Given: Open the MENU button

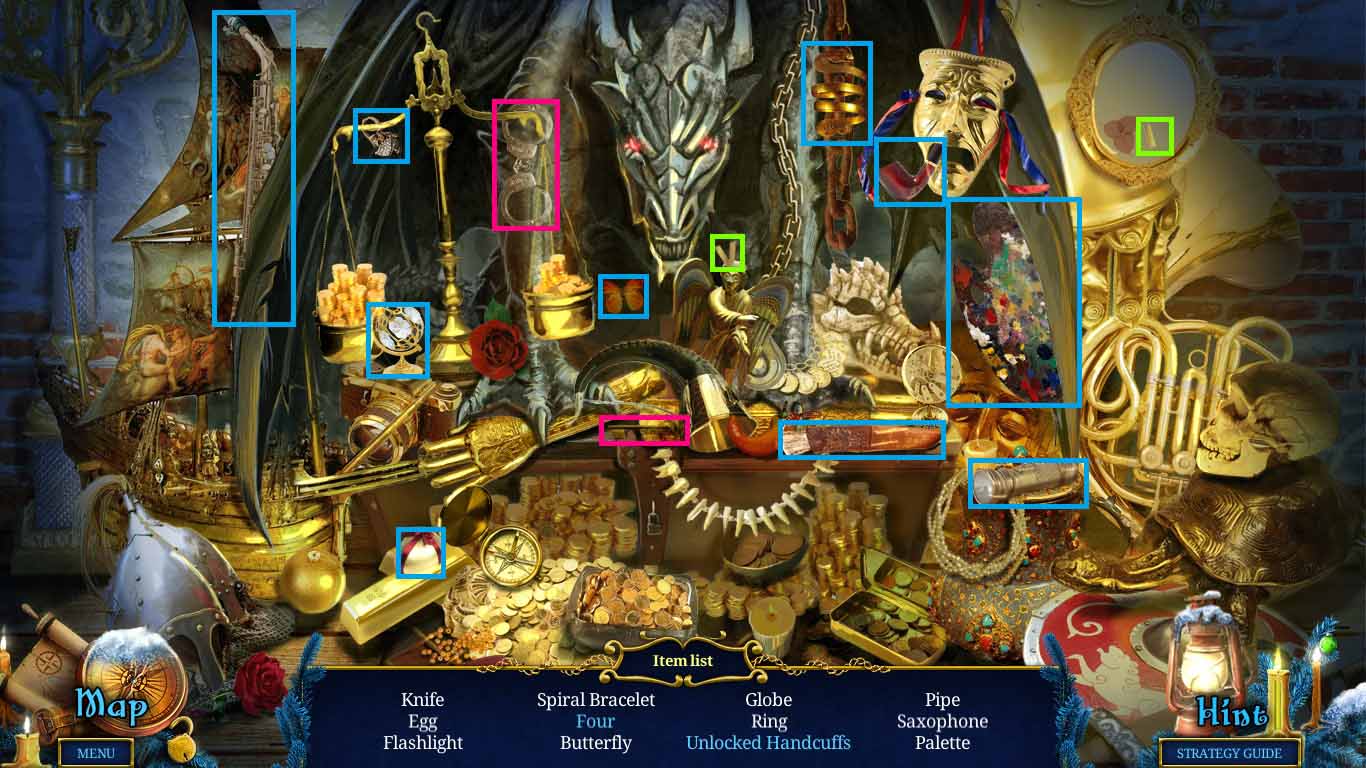Looking at the screenshot, I should [x=96, y=753].
